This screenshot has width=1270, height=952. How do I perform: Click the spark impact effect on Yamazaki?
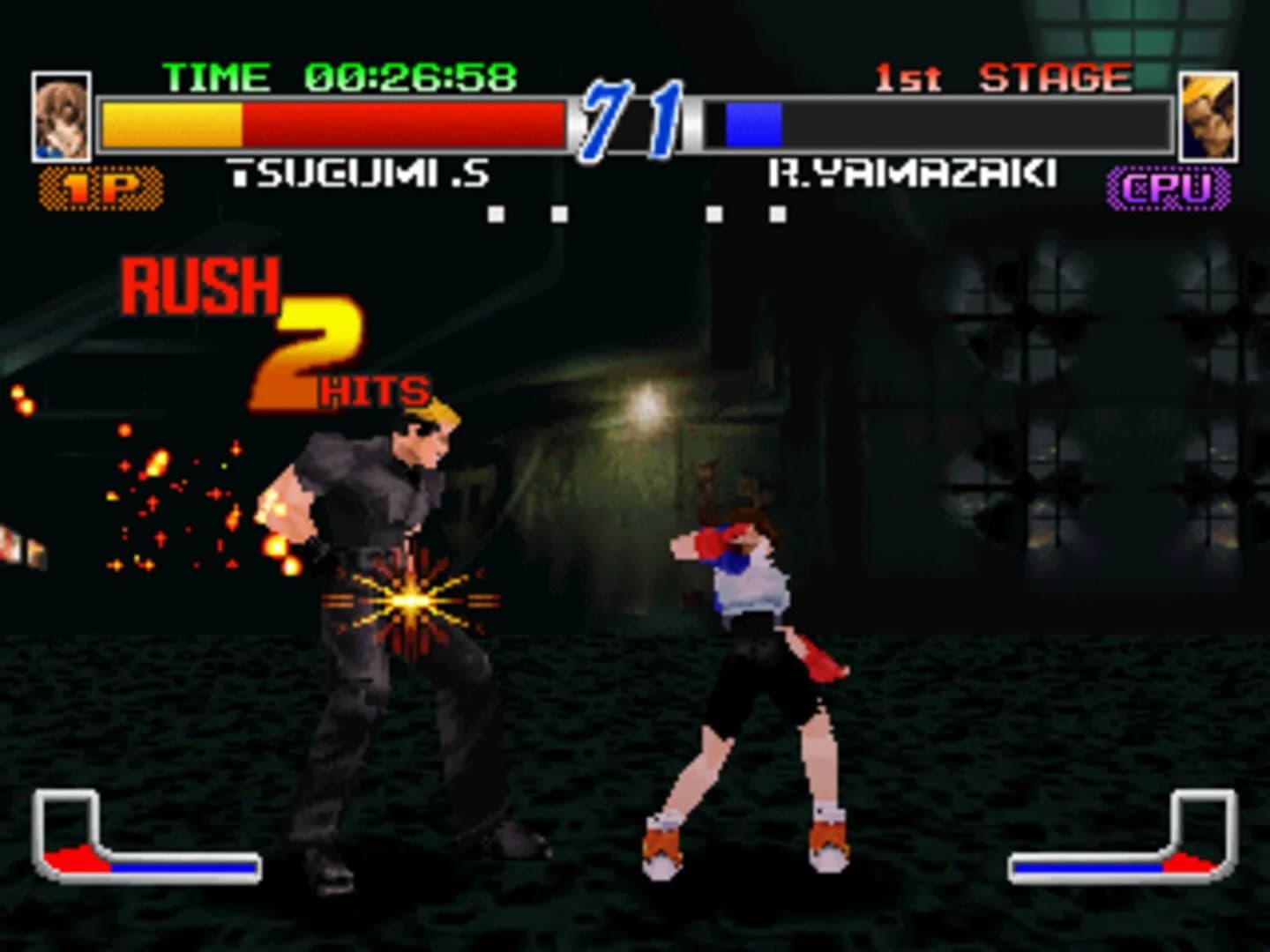(410, 599)
